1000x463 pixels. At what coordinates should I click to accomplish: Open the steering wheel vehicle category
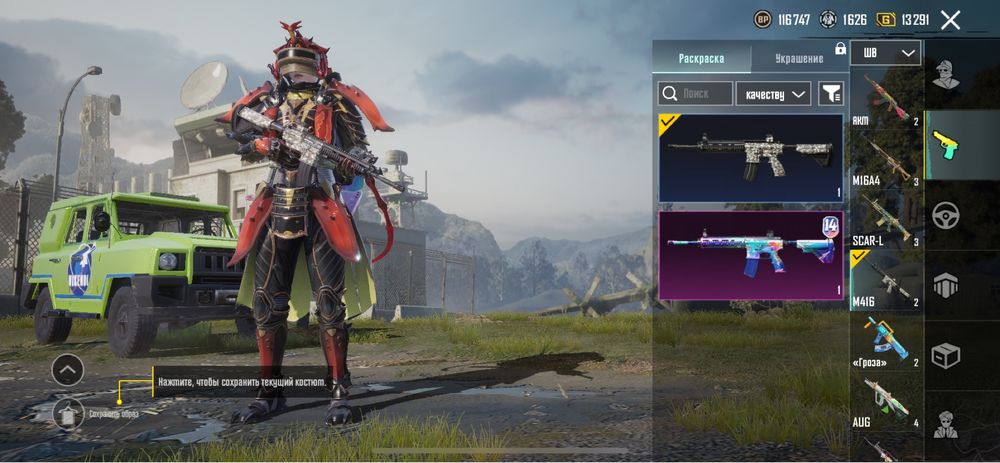tap(945, 214)
